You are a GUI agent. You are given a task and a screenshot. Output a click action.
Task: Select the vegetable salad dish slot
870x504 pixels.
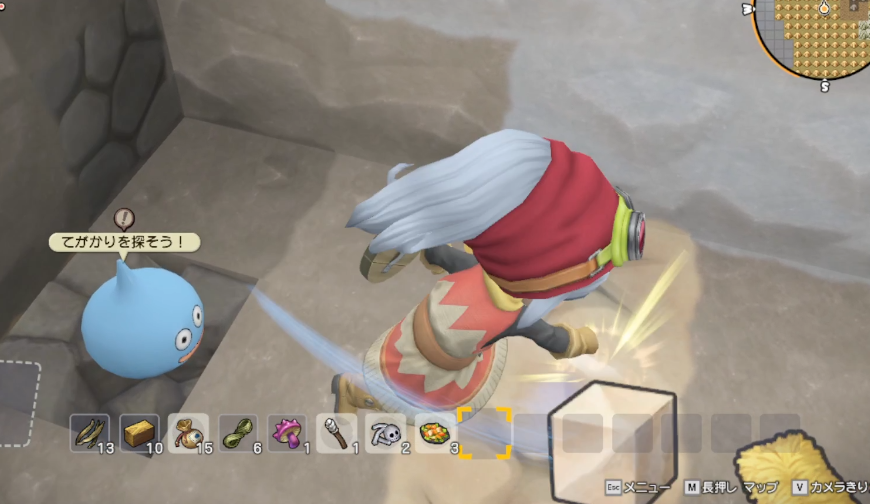(435, 433)
